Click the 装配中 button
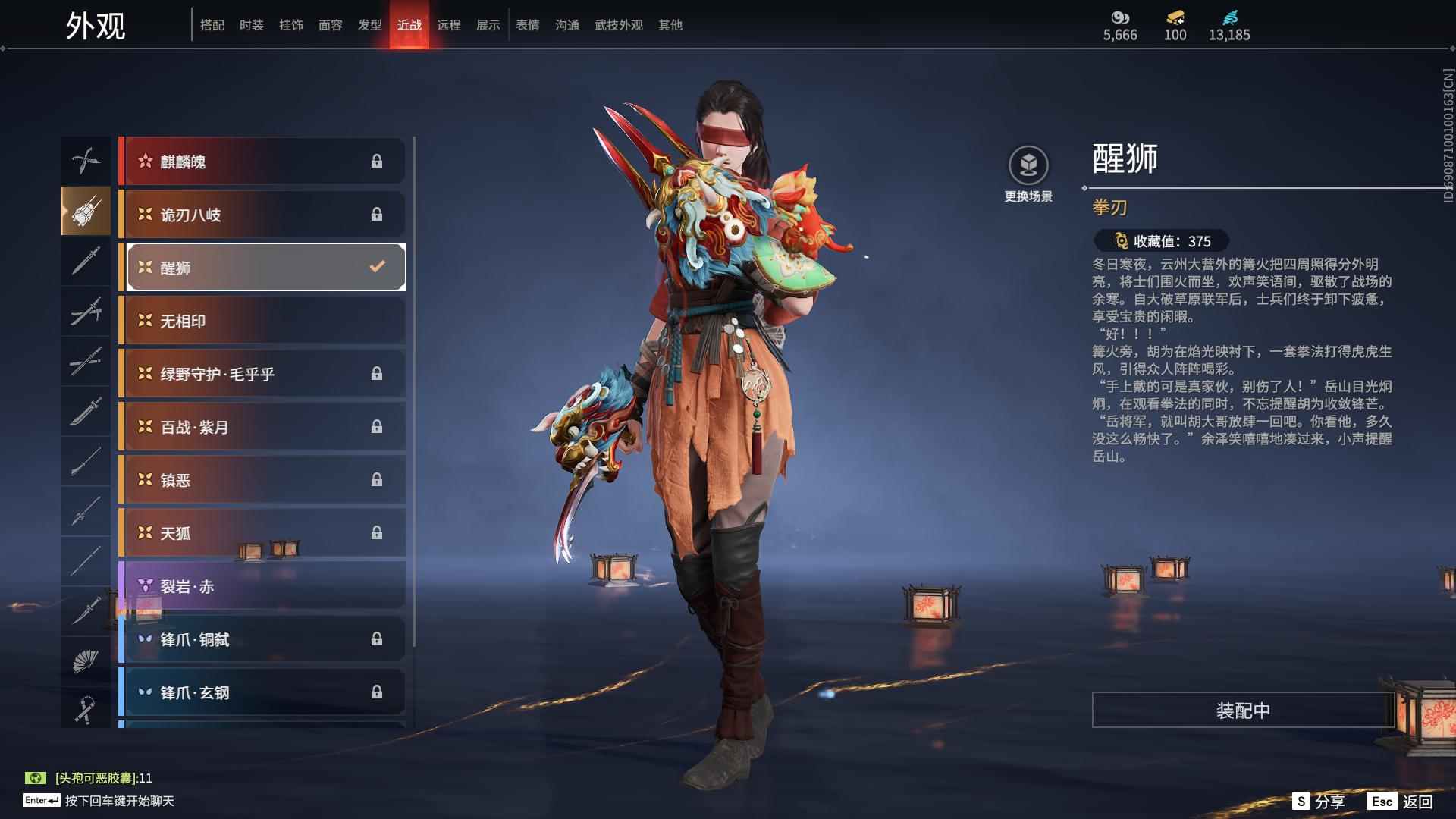Image resolution: width=1456 pixels, height=819 pixels. [1242, 711]
